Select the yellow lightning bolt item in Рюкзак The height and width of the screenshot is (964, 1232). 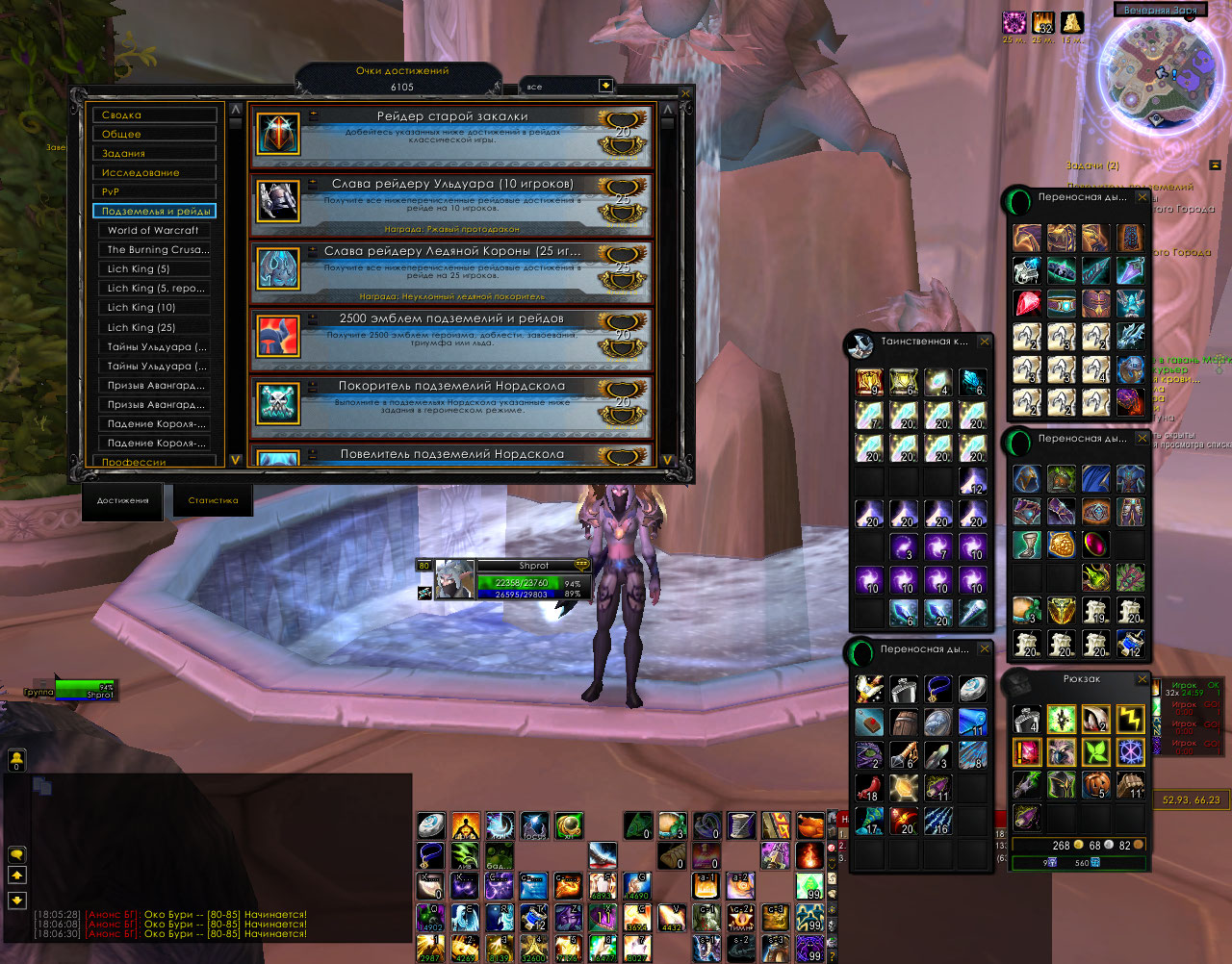coord(1130,718)
